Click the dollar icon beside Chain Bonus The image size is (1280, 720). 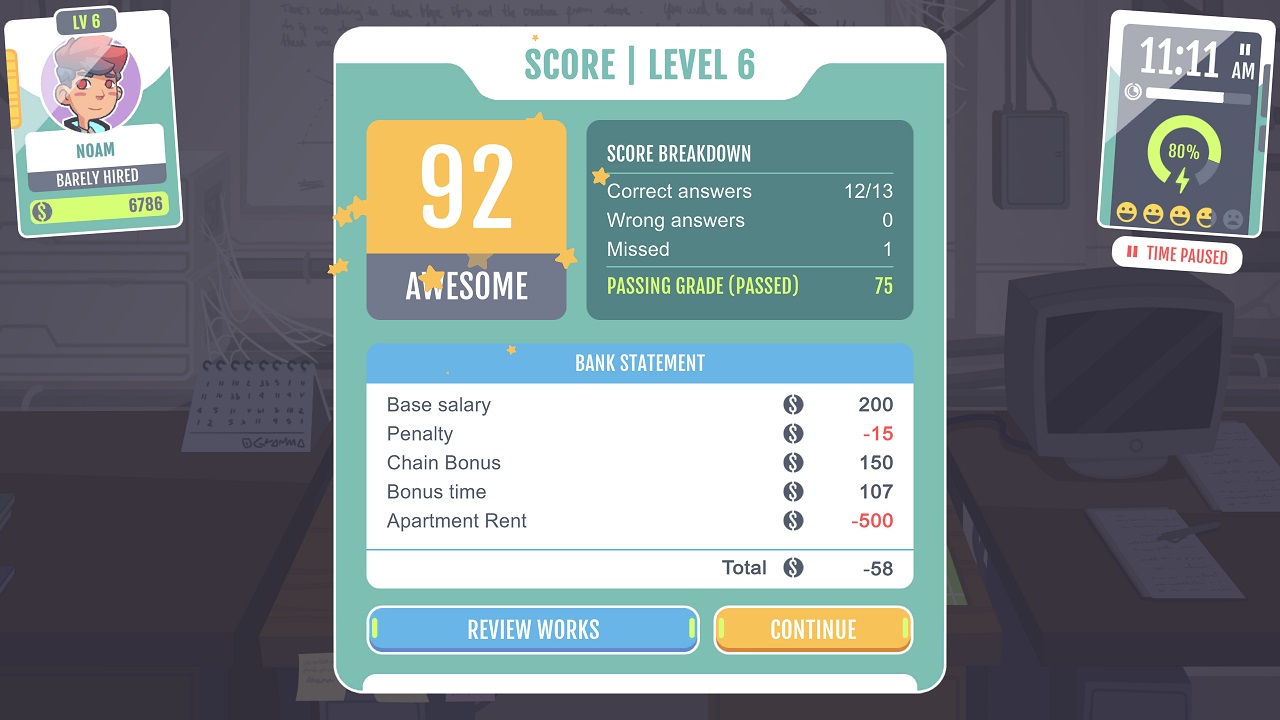pos(794,463)
